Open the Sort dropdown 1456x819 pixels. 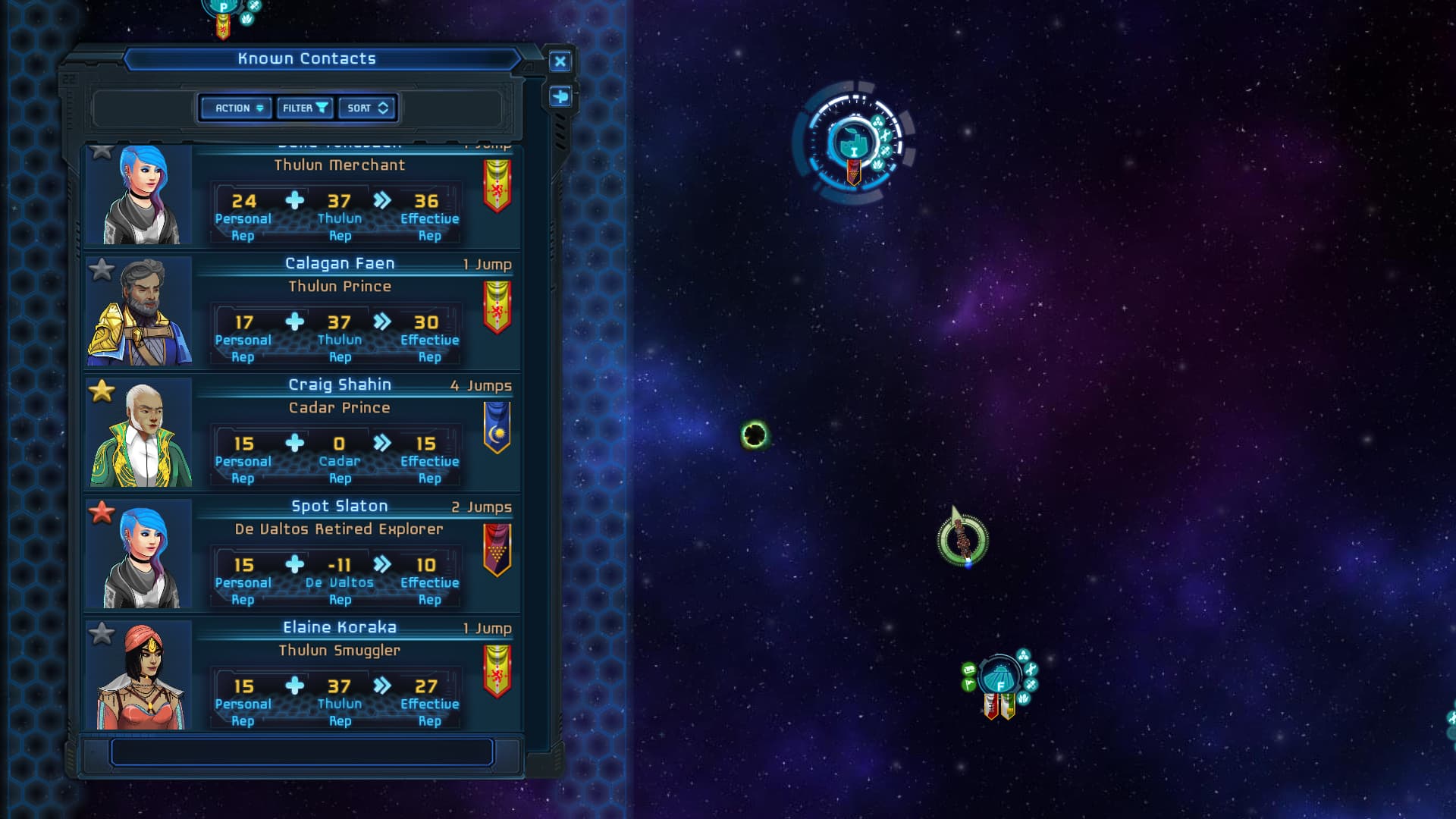coord(367,108)
